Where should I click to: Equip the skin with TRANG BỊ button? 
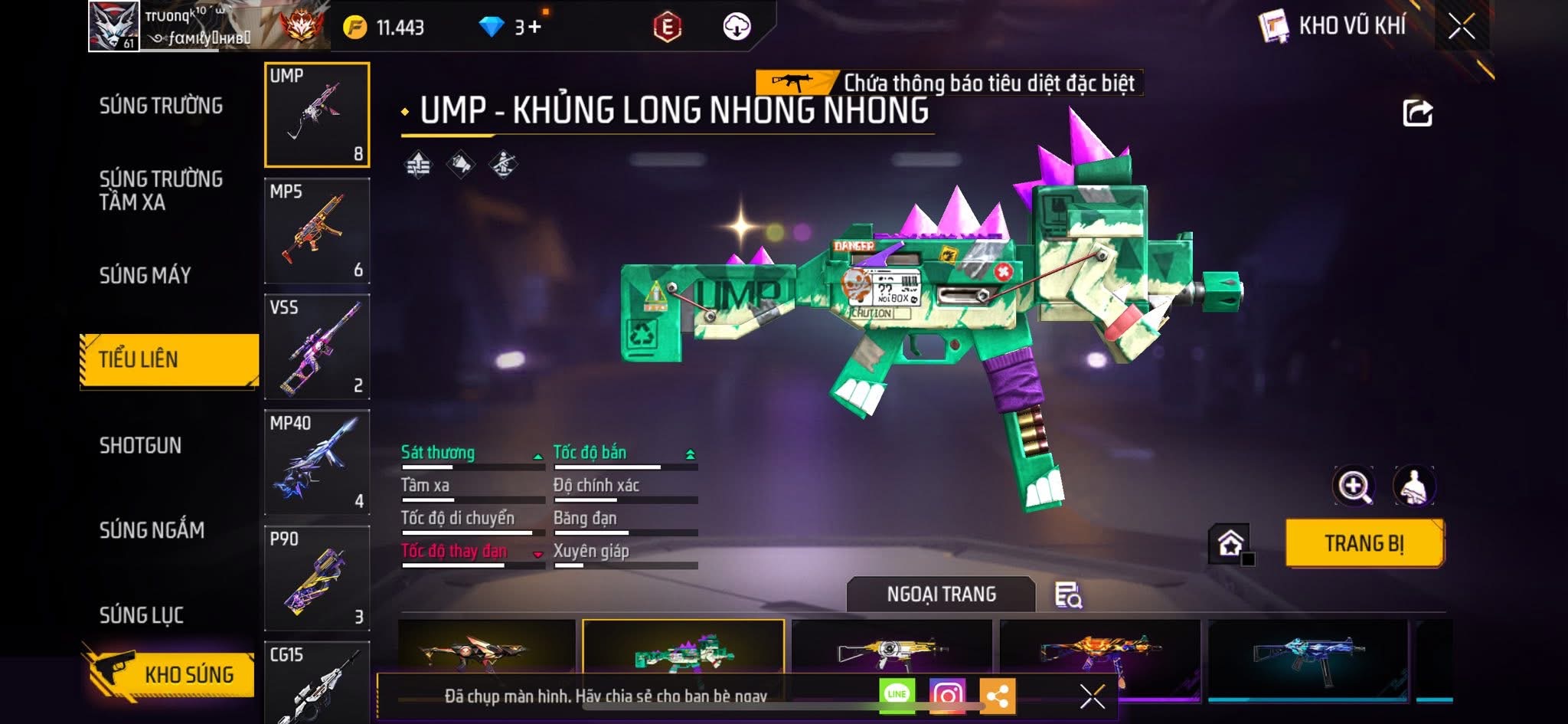tap(1364, 543)
